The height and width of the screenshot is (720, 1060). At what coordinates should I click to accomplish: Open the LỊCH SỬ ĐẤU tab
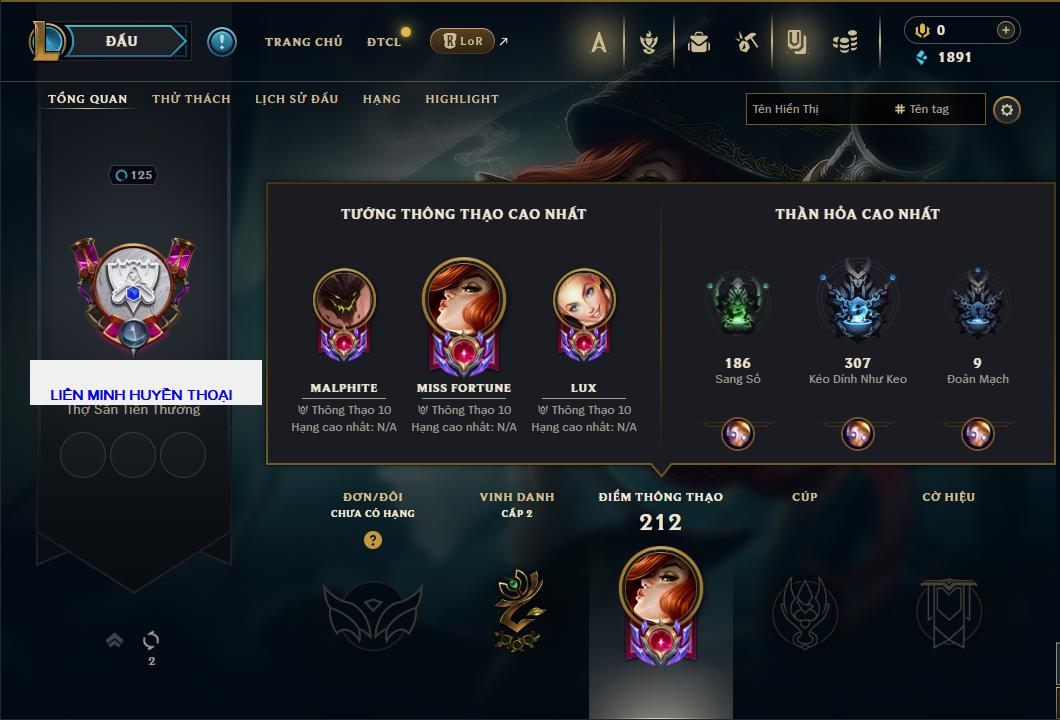296,99
